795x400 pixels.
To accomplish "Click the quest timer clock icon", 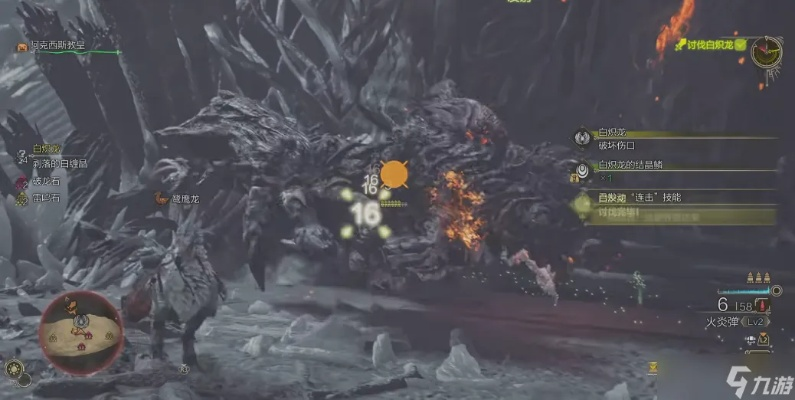I will pos(768,50).
